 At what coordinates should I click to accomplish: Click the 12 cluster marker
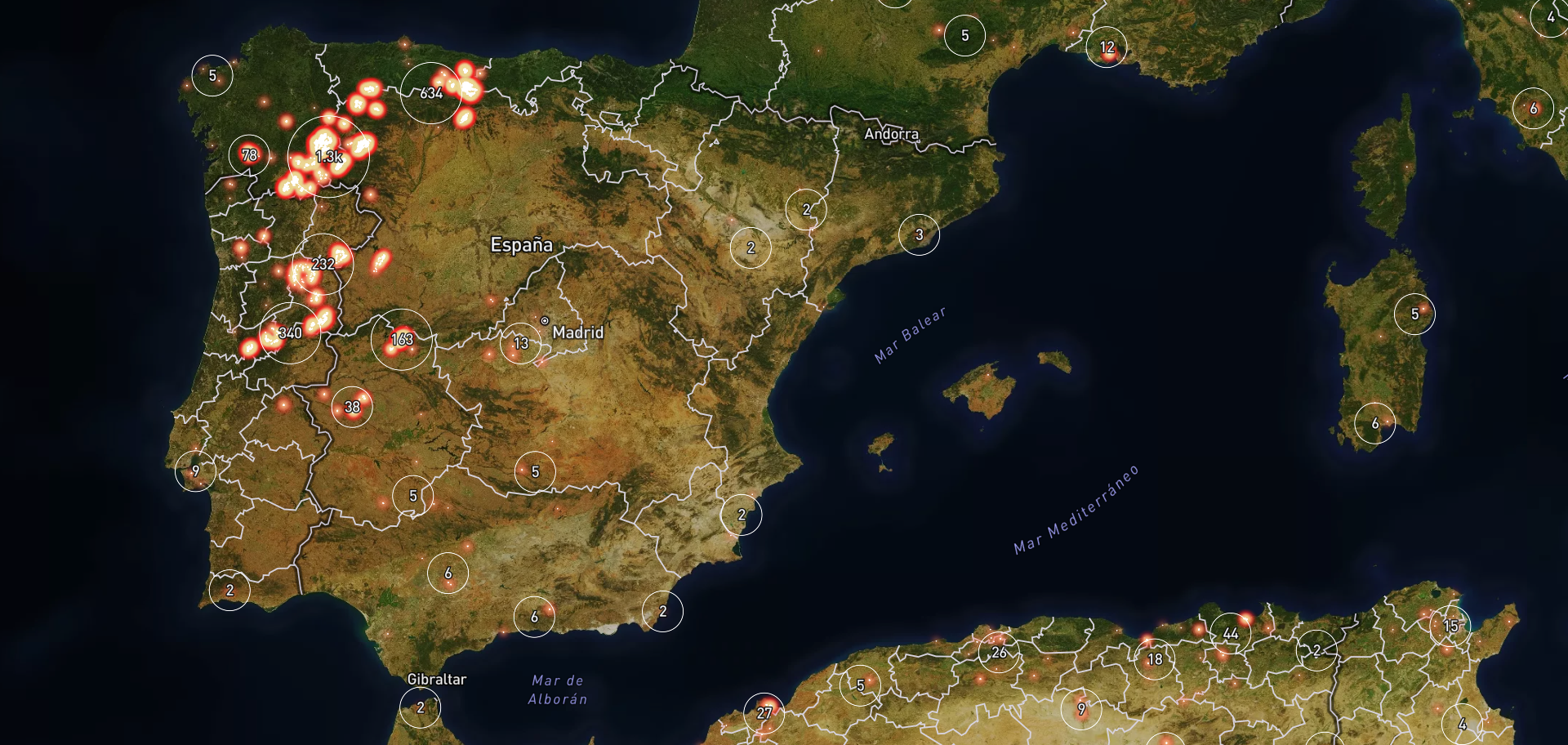tap(1107, 47)
